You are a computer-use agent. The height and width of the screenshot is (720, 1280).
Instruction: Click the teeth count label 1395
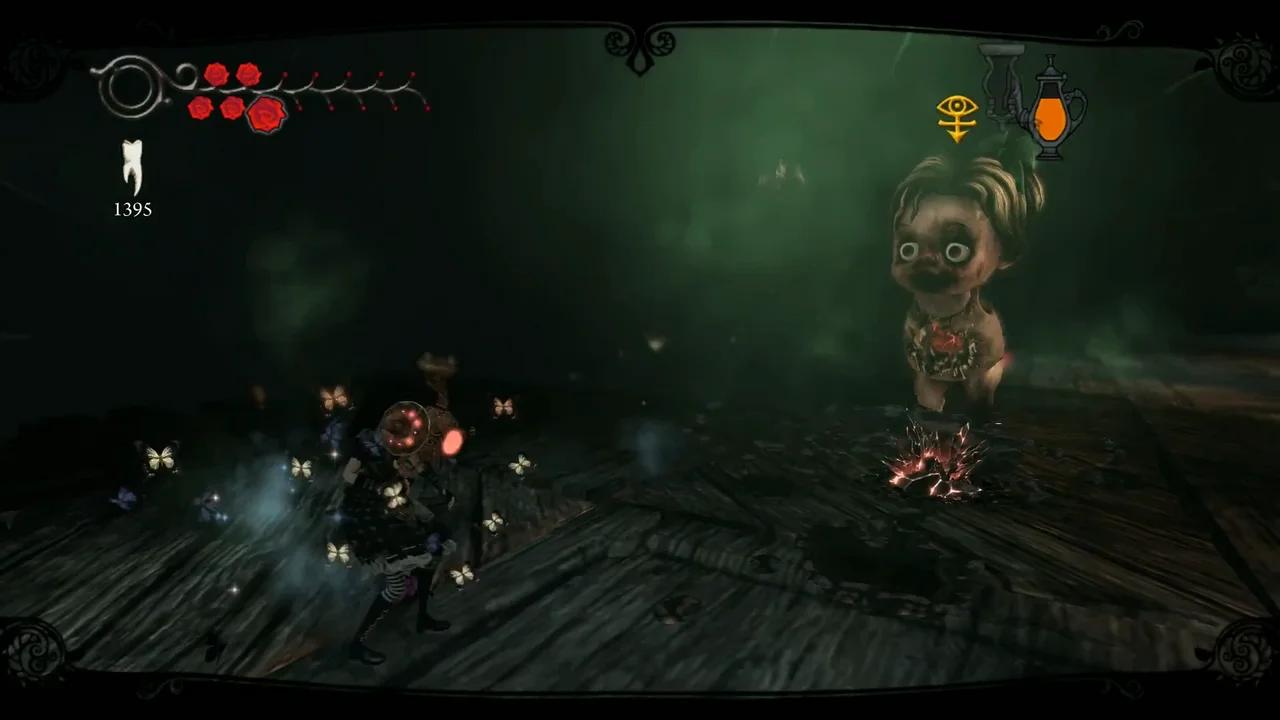tap(131, 210)
